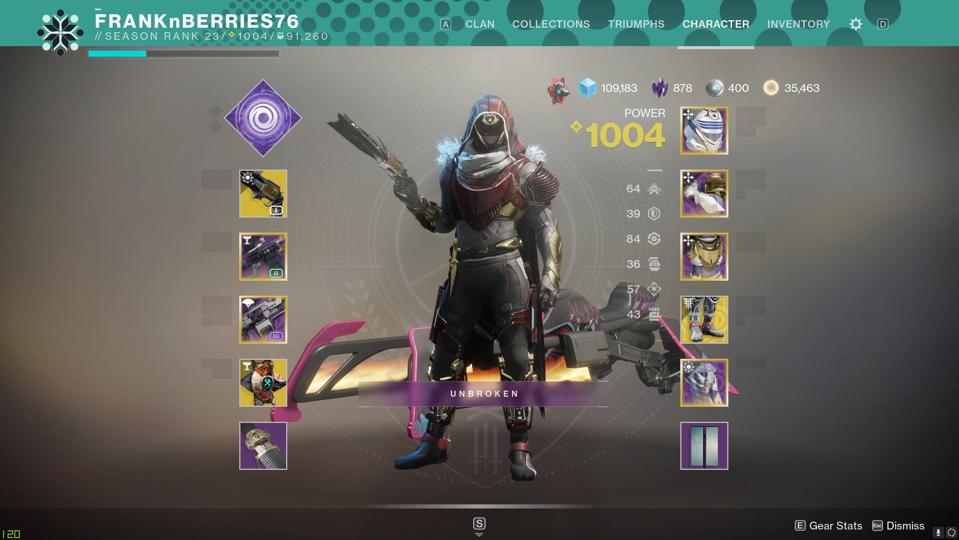Click the Unbroken title banner
Screen dimensions: 959x540
pos(484,394)
